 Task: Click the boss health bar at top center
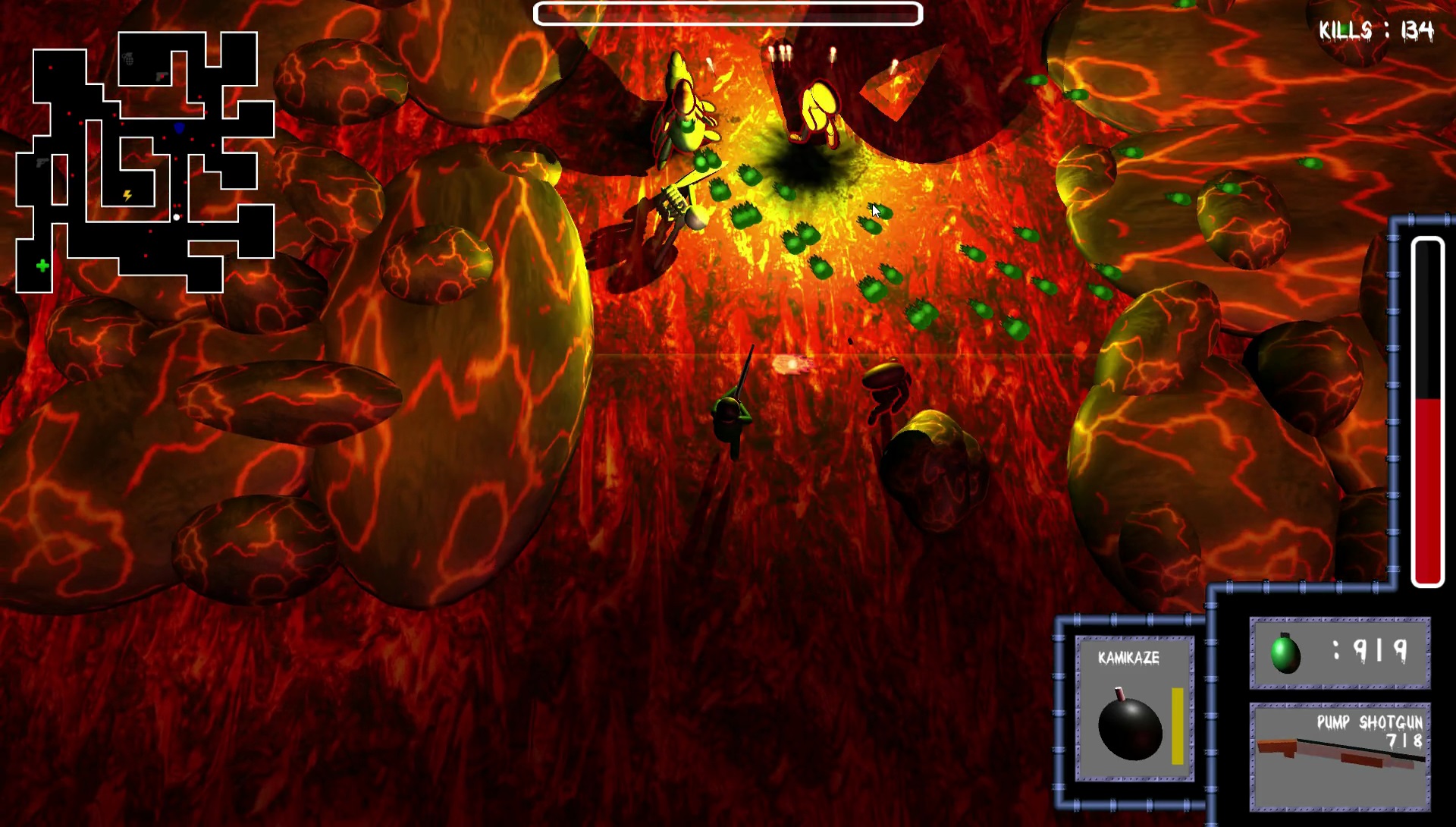coord(728,14)
